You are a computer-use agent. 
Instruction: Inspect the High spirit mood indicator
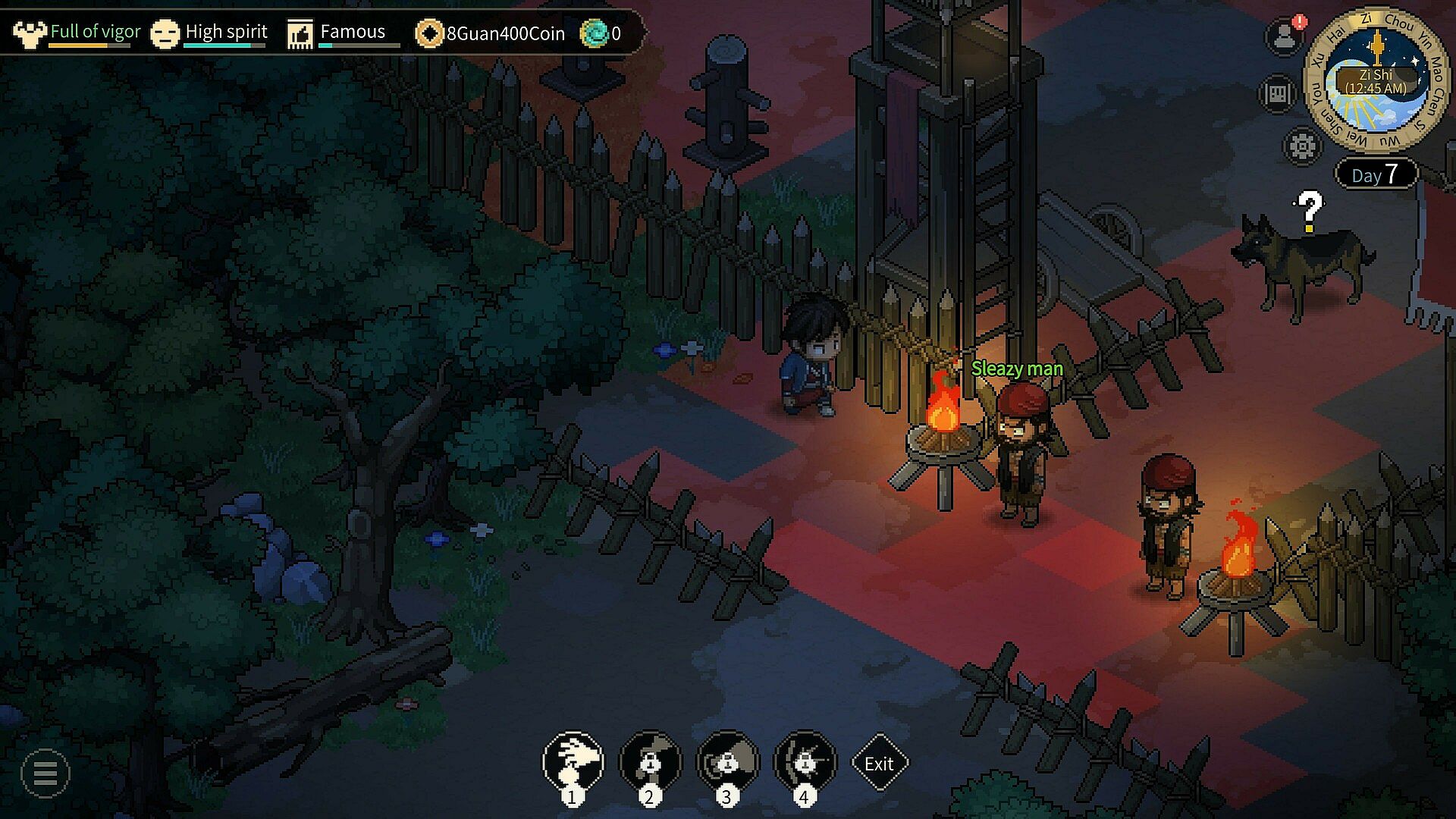tap(210, 33)
